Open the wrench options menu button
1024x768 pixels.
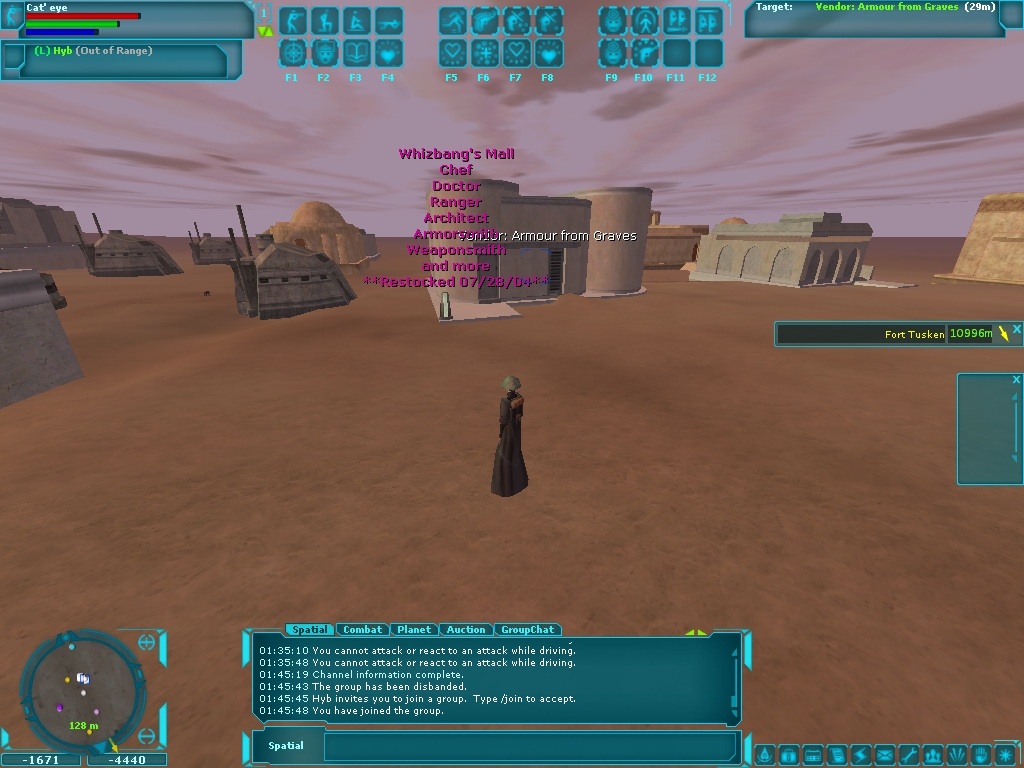coord(909,754)
